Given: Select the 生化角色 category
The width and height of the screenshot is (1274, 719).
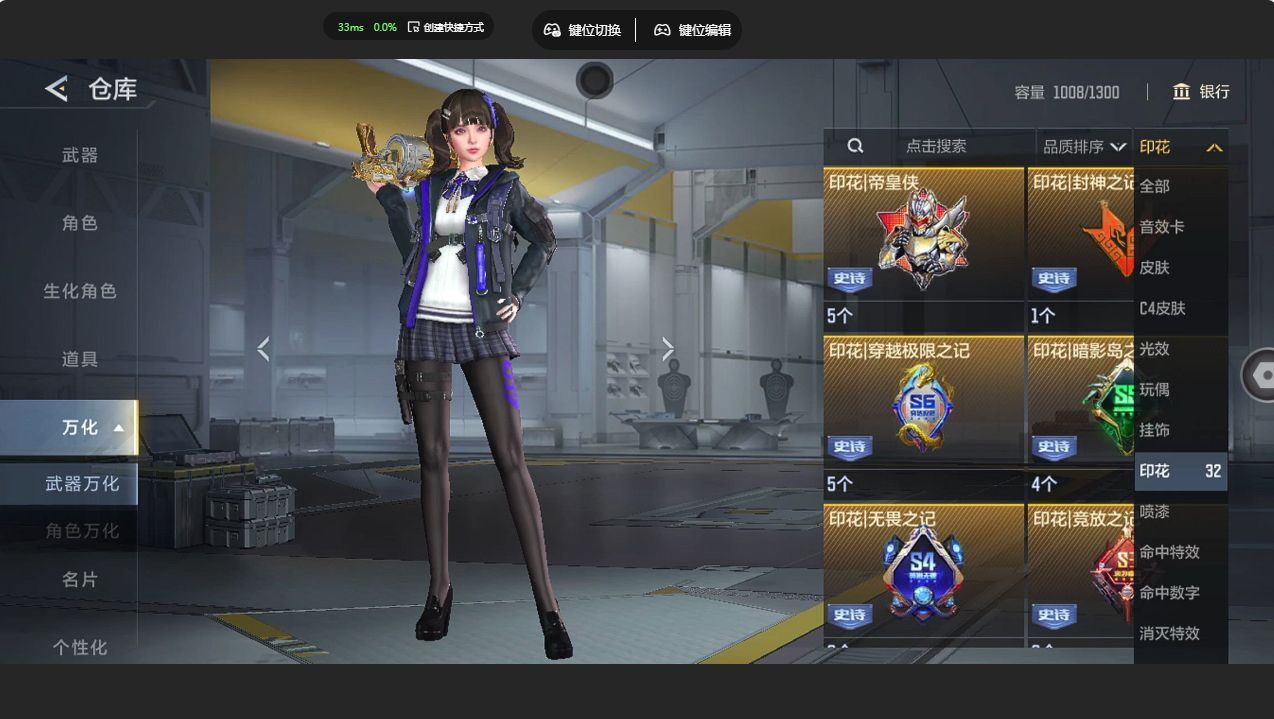Looking at the screenshot, I should pos(80,291).
